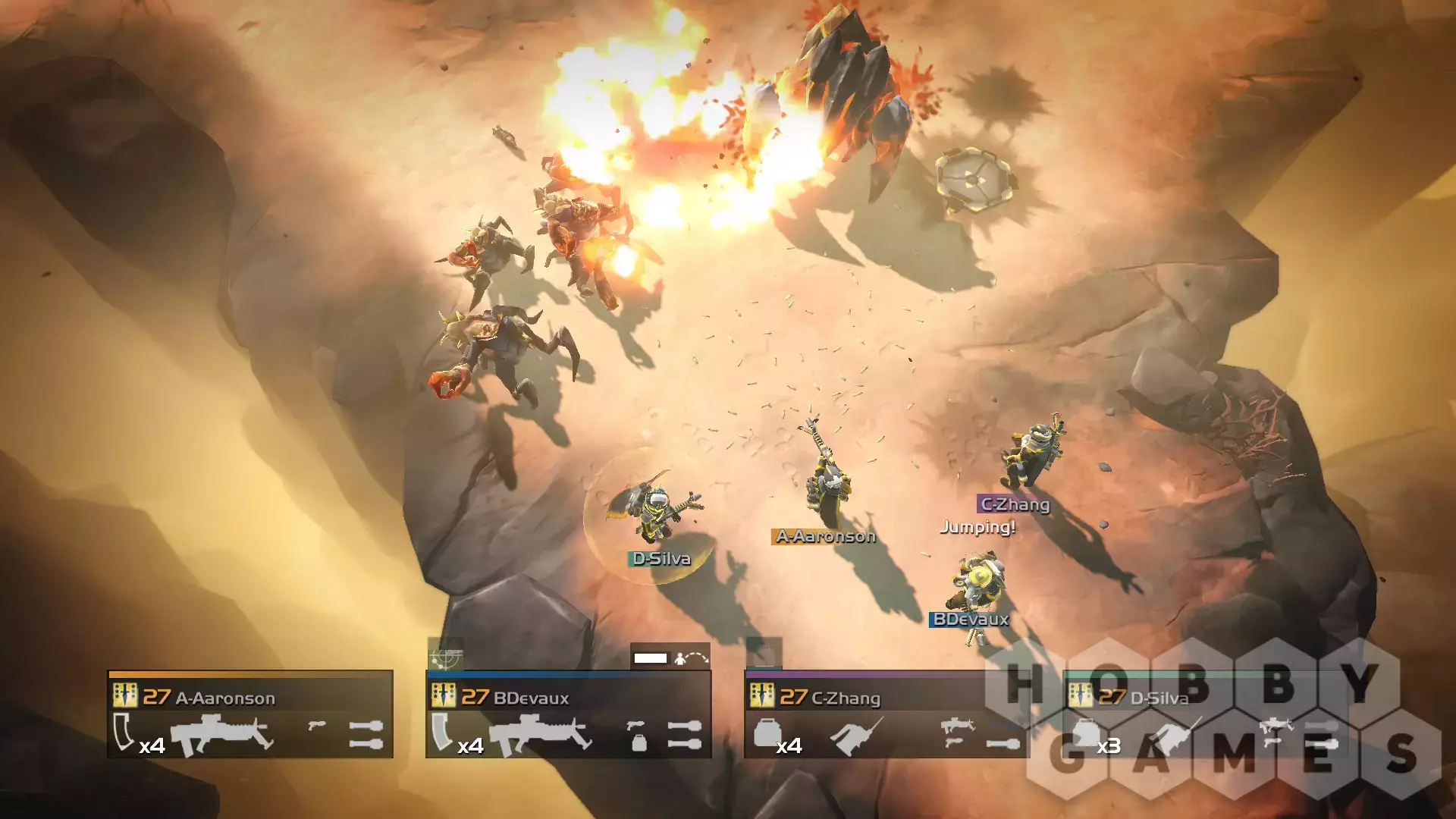Click D-Silva's rank badge
The height and width of the screenshot is (819, 1456).
1081,695
